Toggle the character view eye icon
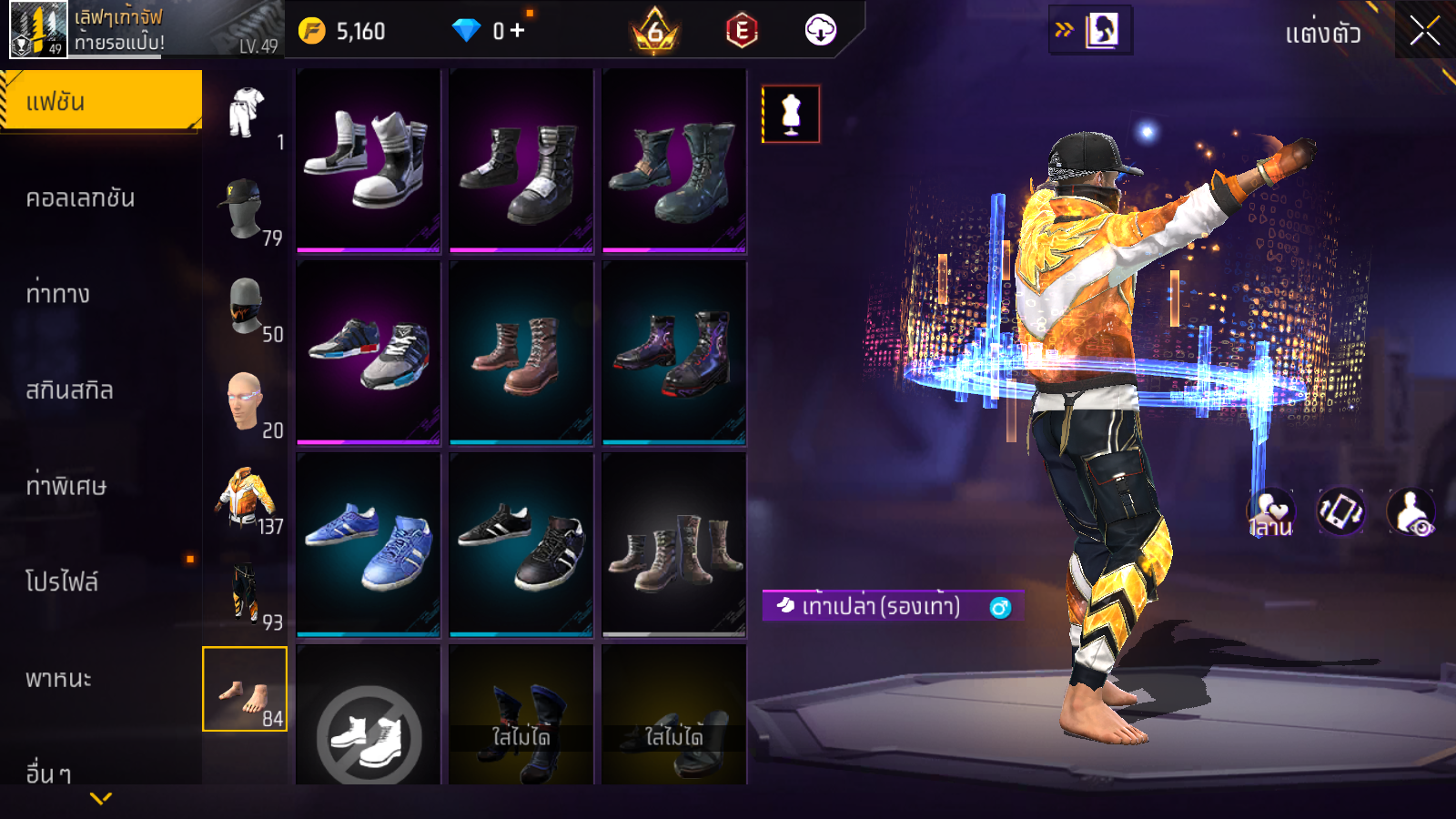The height and width of the screenshot is (819, 1456). [1410, 511]
